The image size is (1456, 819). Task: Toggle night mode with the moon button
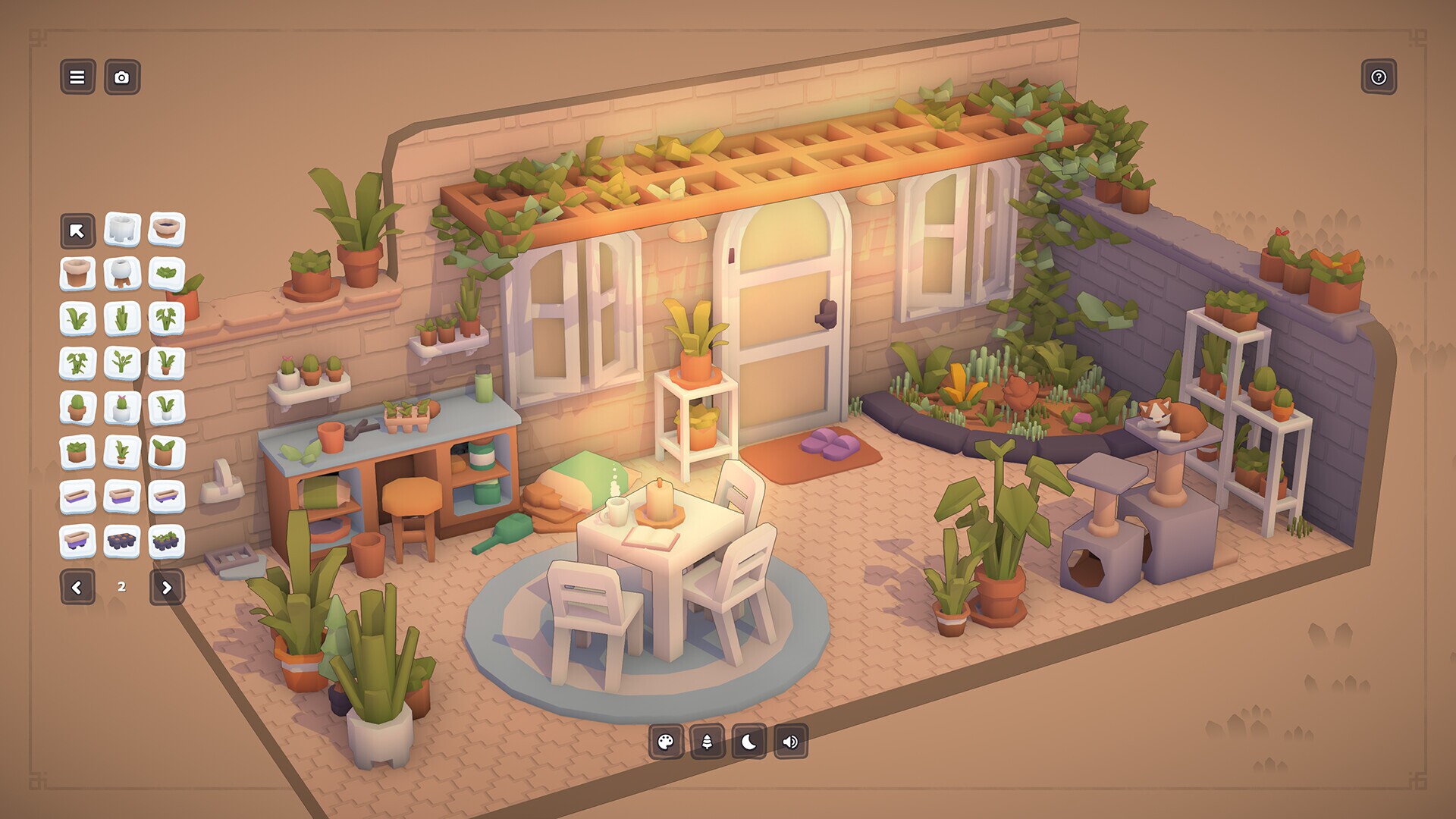748,742
